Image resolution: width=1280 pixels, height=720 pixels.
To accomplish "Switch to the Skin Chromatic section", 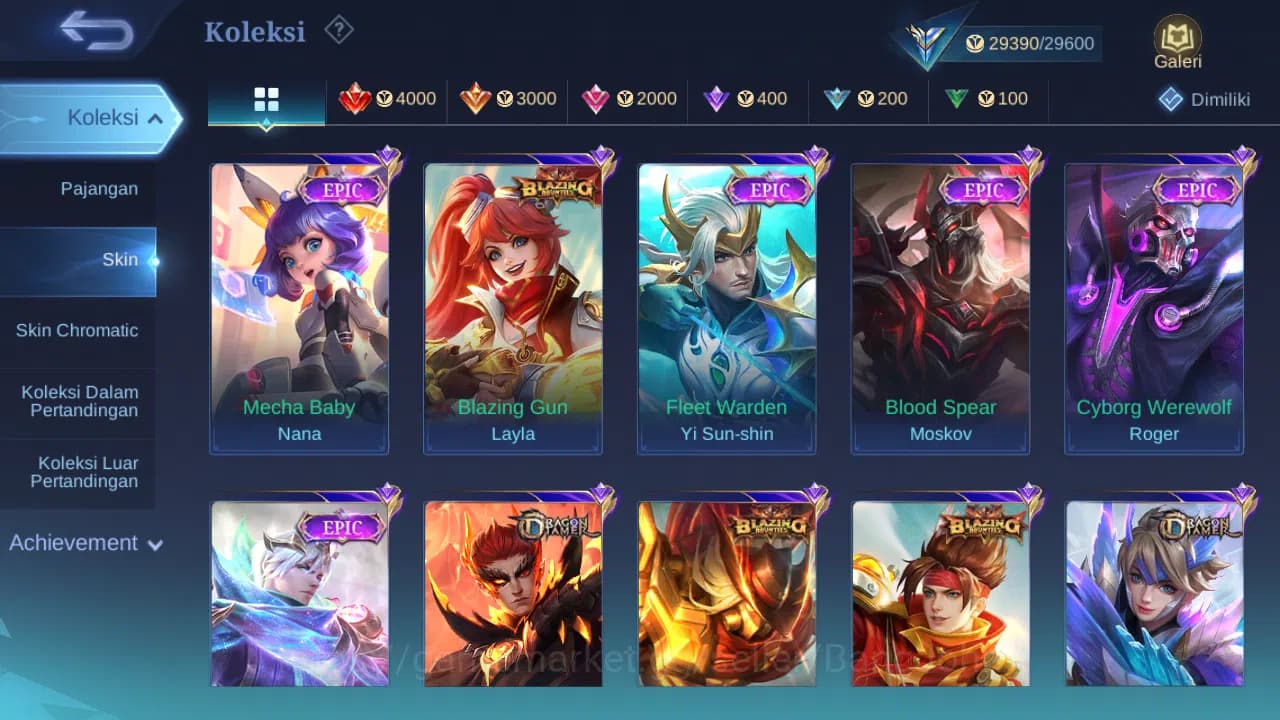I will pyautogui.click(x=78, y=330).
